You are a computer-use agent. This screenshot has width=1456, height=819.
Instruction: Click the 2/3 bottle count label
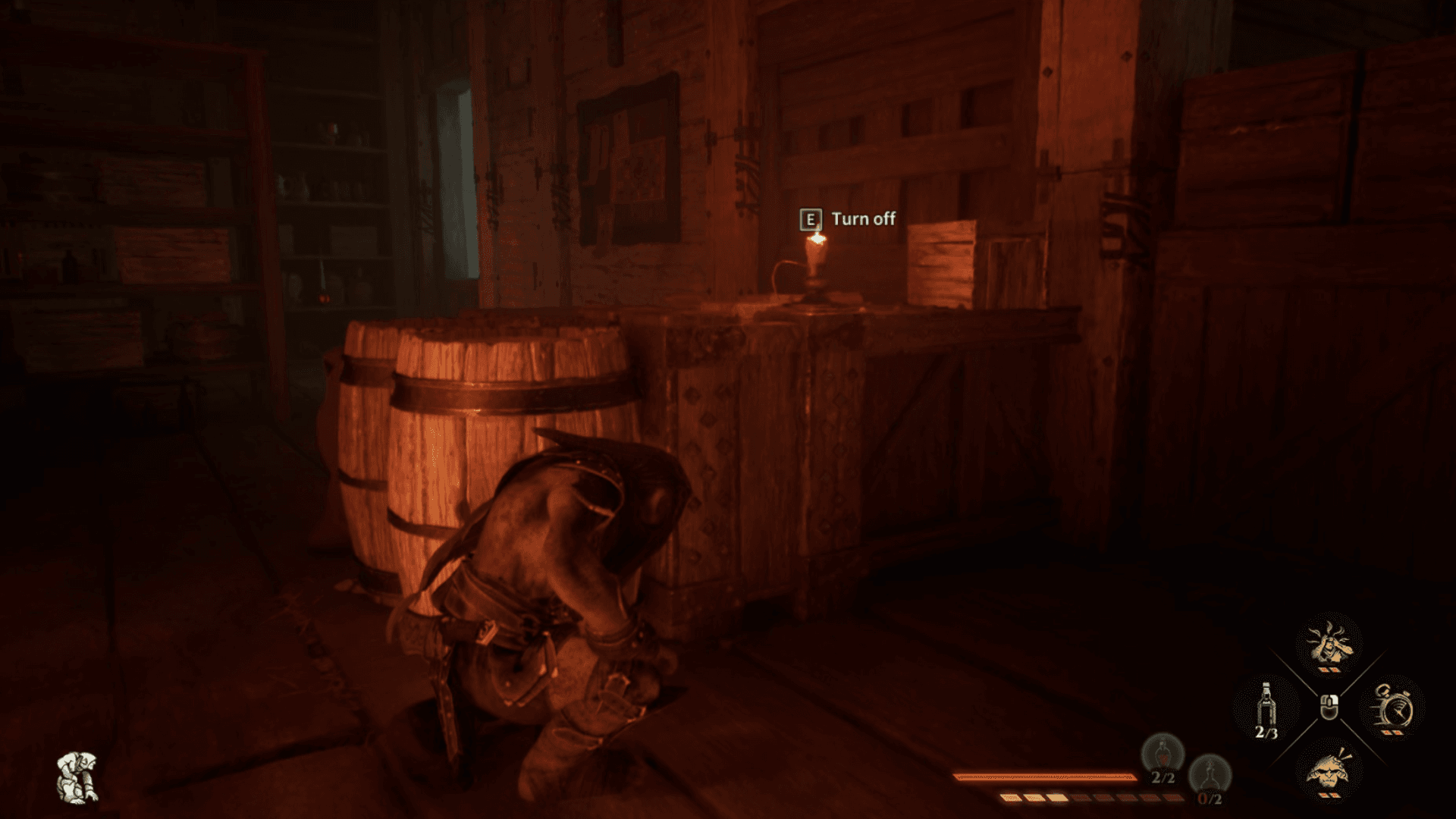pyautogui.click(x=1267, y=733)
